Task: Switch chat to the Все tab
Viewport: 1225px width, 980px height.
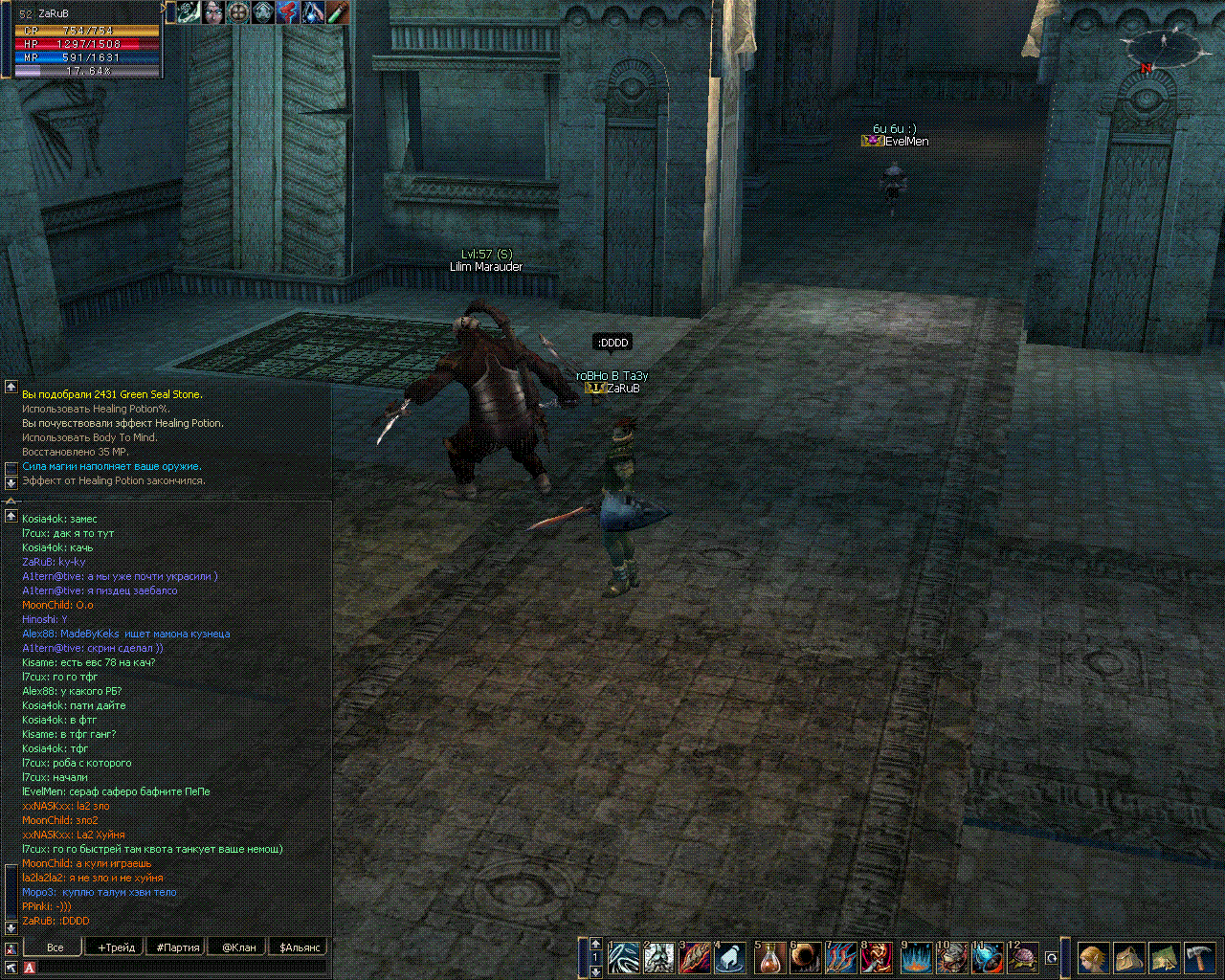Action: click(56, 947)
